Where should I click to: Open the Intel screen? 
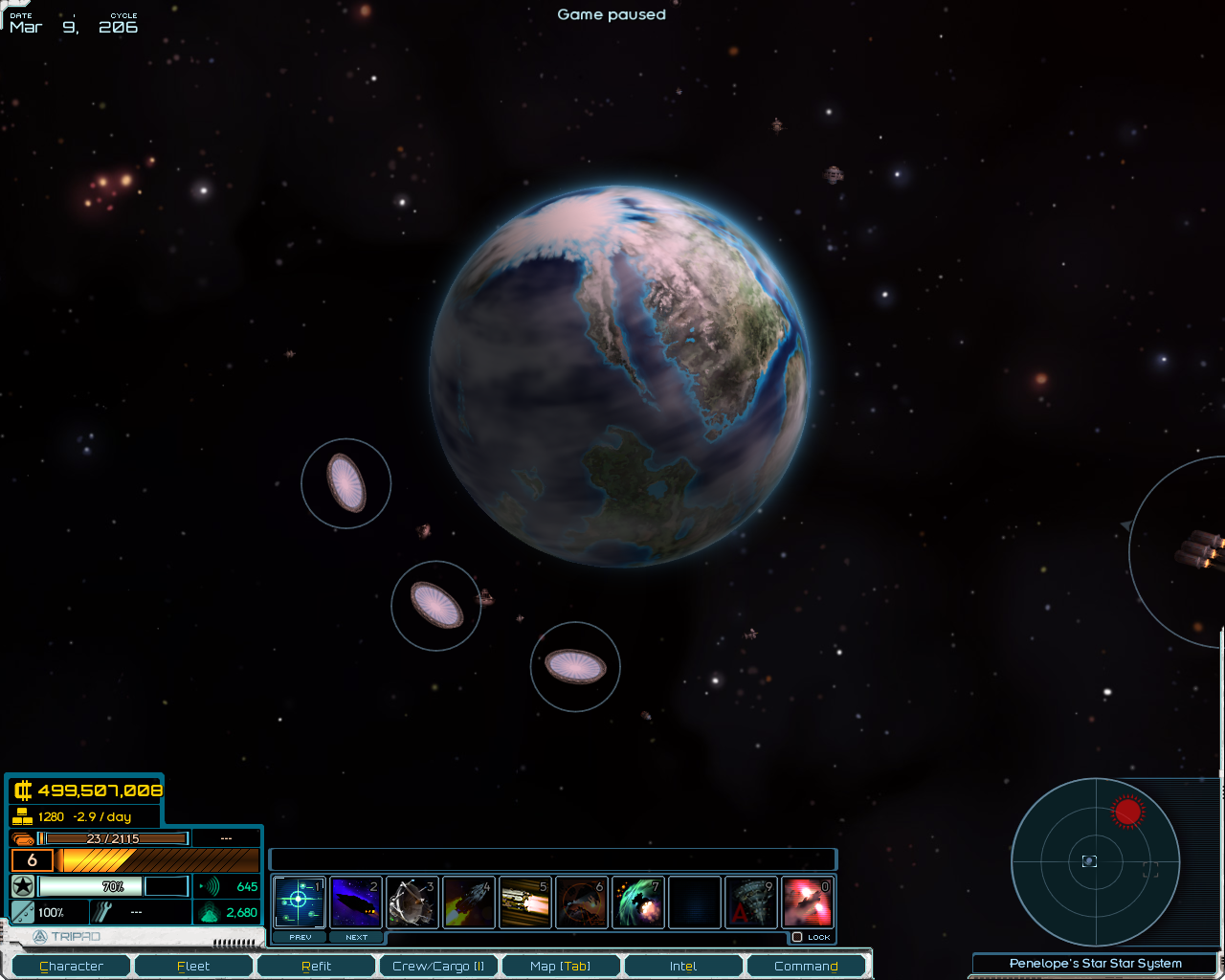coord(683,966)
